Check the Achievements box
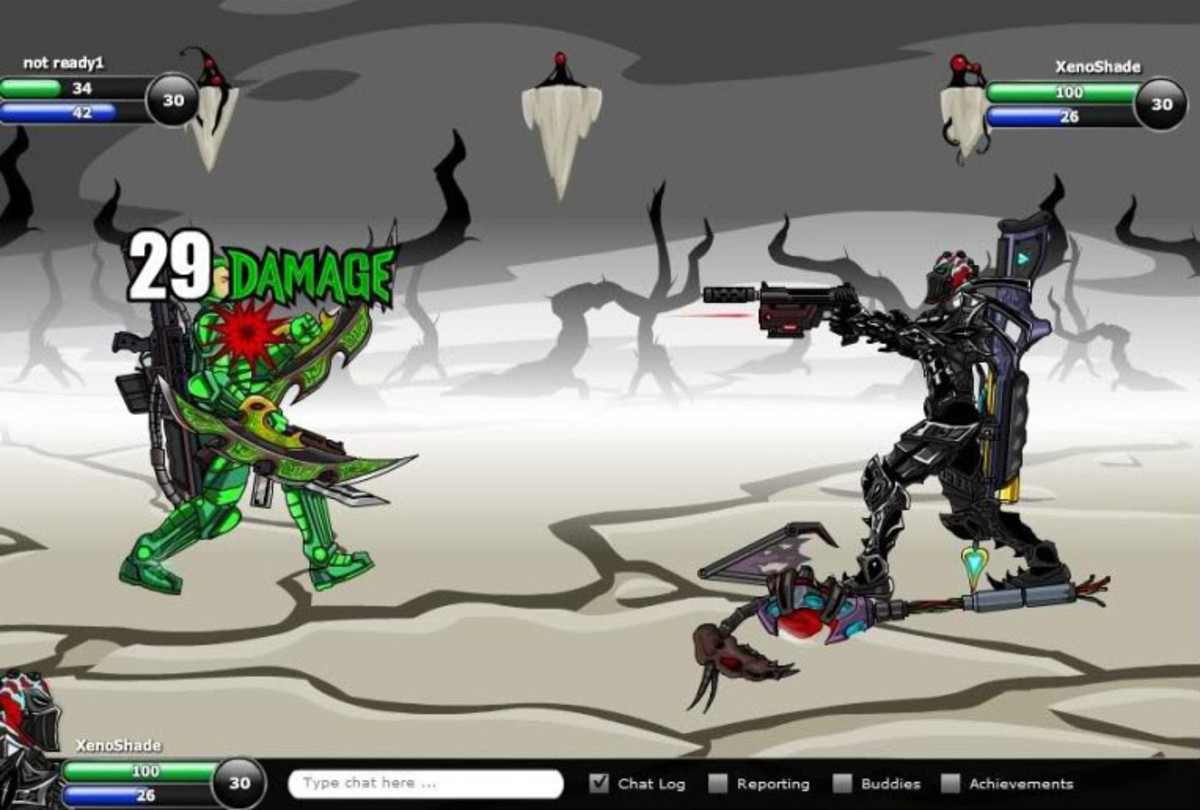Screen dimensions: 1200x810 click(950, 783)
